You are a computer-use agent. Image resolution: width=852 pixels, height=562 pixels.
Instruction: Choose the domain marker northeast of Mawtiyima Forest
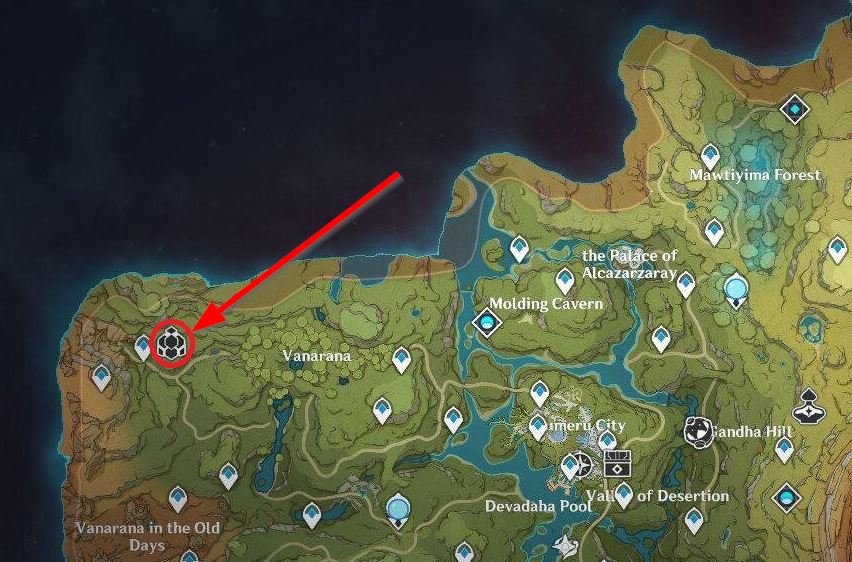(794, 108)
